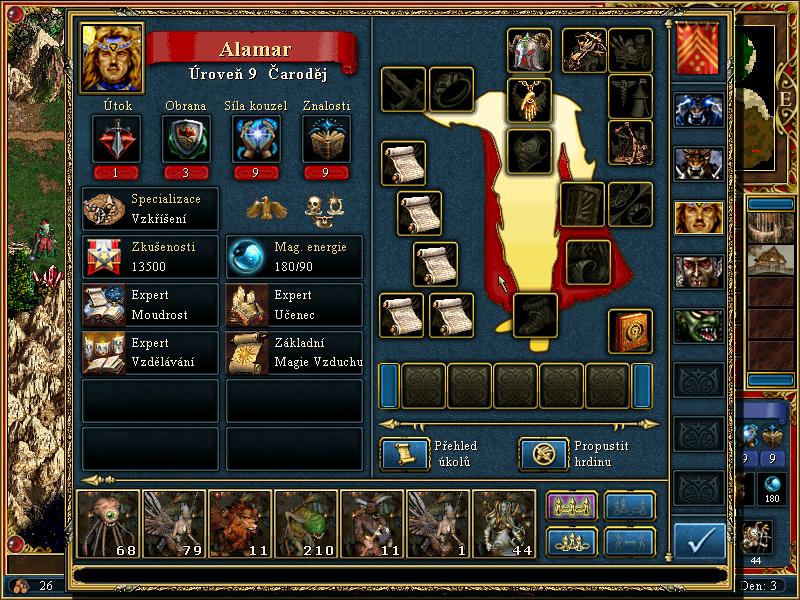Choose the medusa stack of 44
This screenshot has width=800, height=600.
tap(505, 522)
